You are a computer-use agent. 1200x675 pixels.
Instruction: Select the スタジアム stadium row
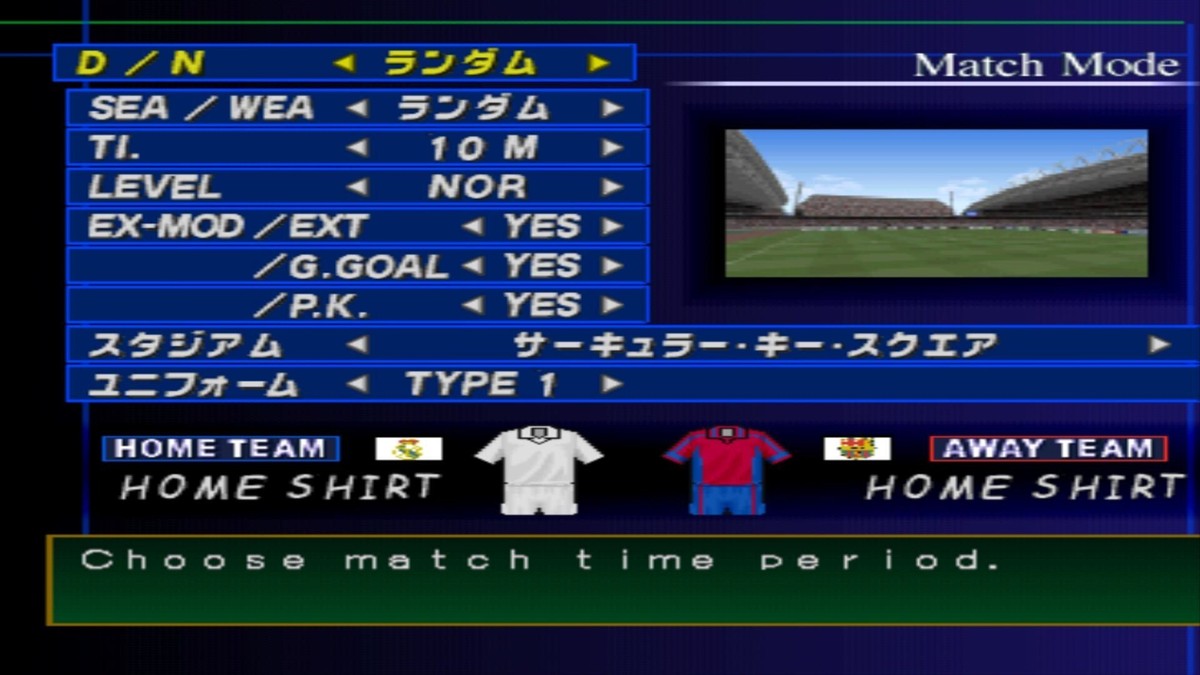pos(630,345)
